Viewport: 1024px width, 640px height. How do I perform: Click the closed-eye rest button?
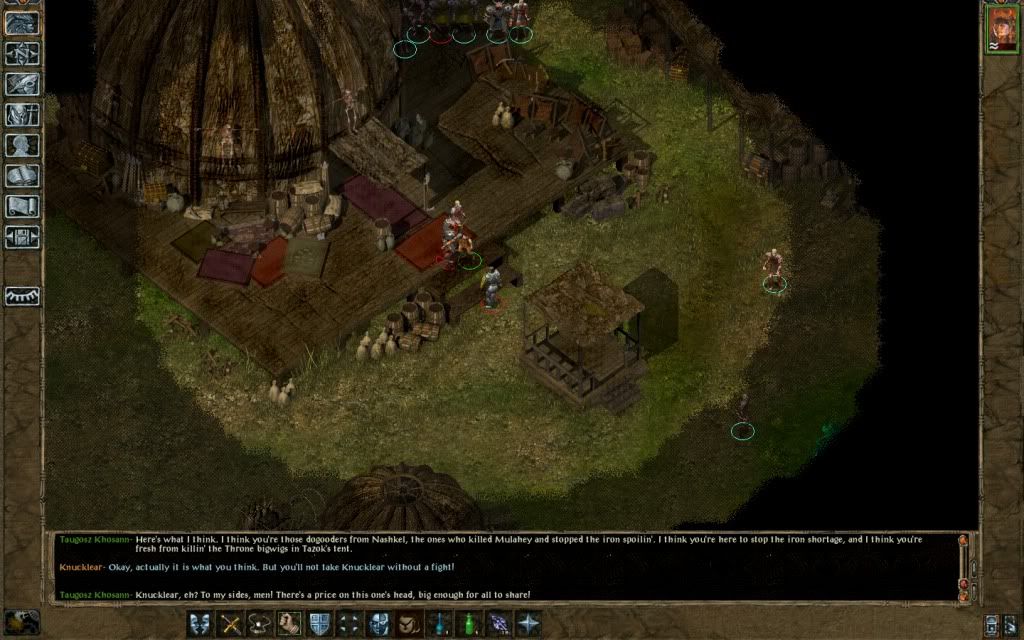(22, 296)
